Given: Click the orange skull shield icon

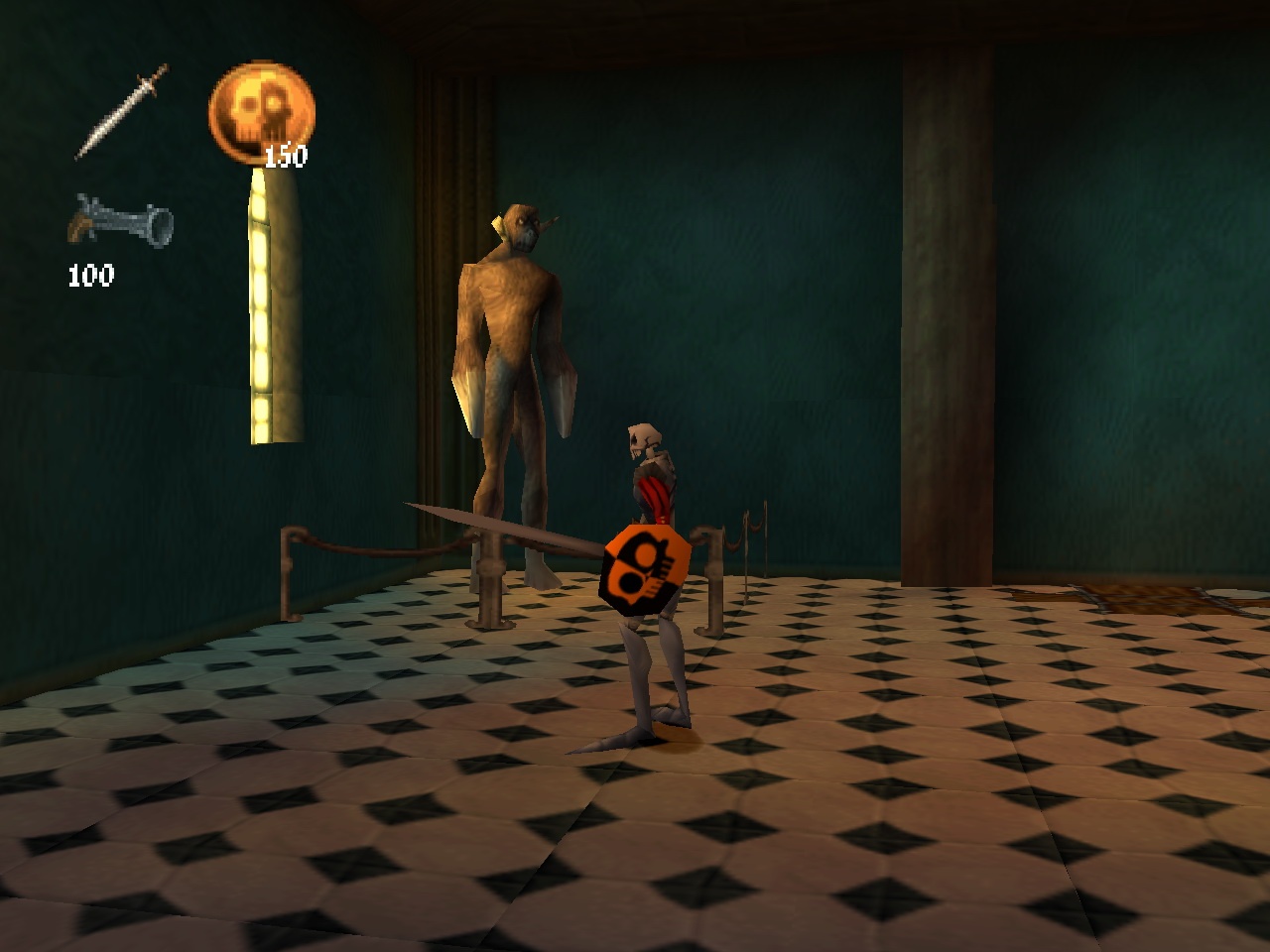Looking at the screenshot, I should (260, 108).
